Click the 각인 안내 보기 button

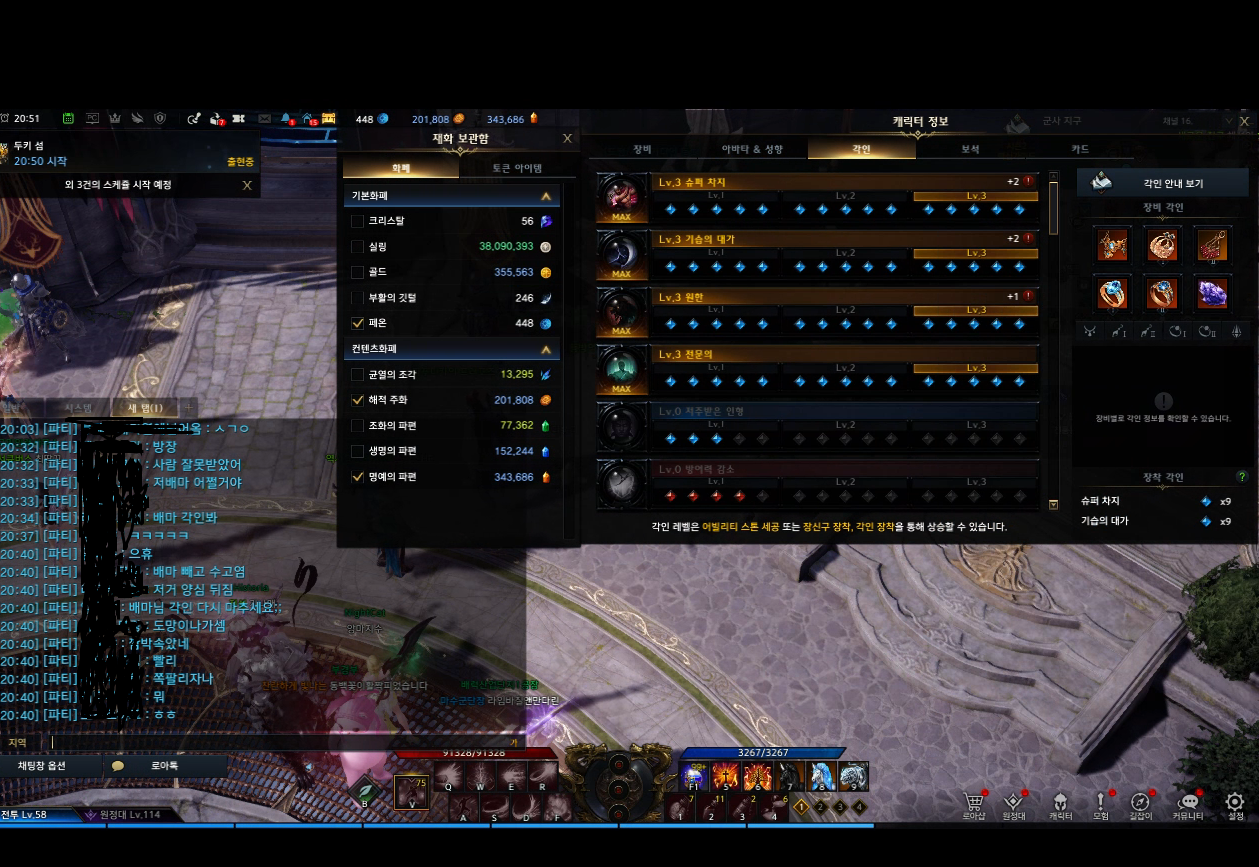[x=1162, y=183]
